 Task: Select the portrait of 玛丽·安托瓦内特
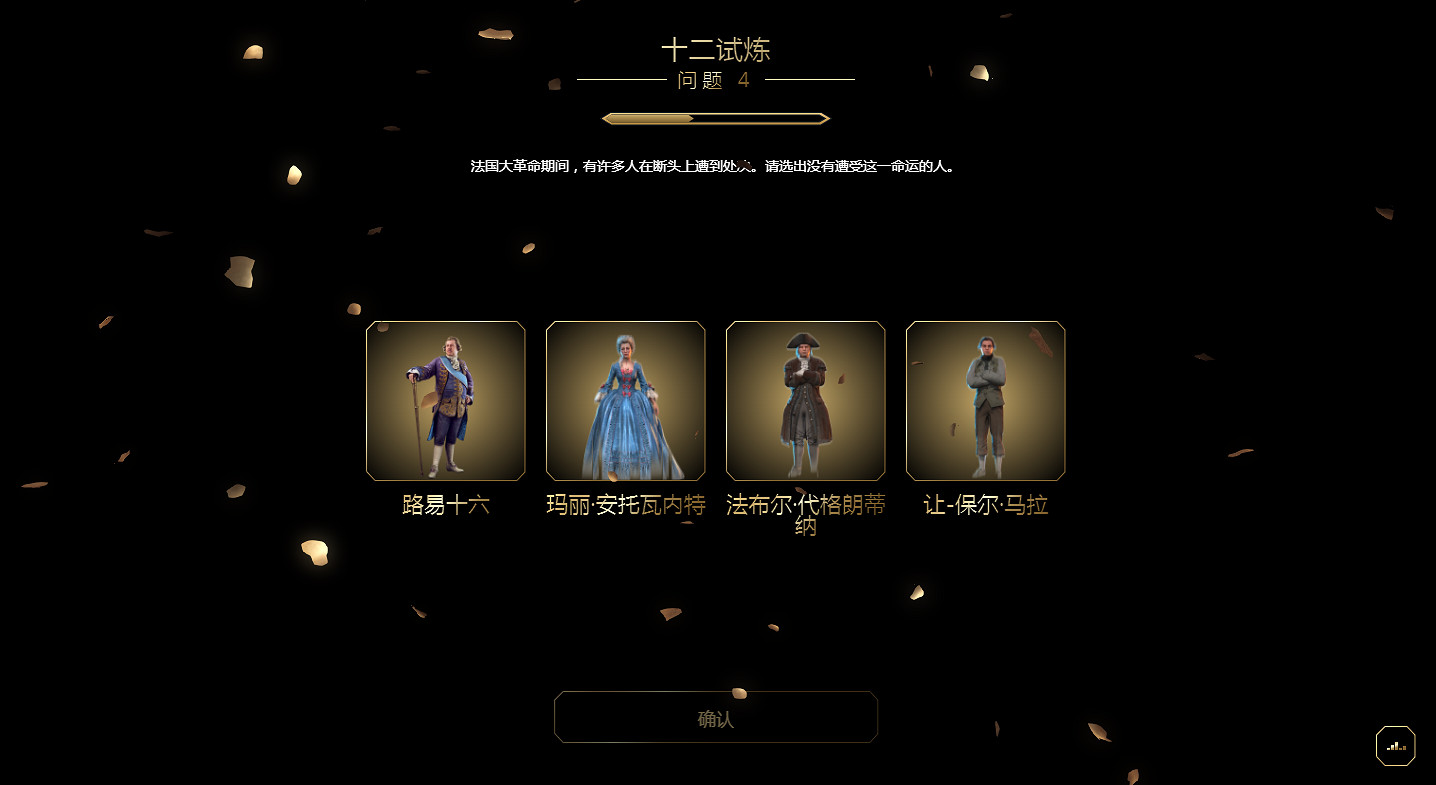tap(625, 400)
